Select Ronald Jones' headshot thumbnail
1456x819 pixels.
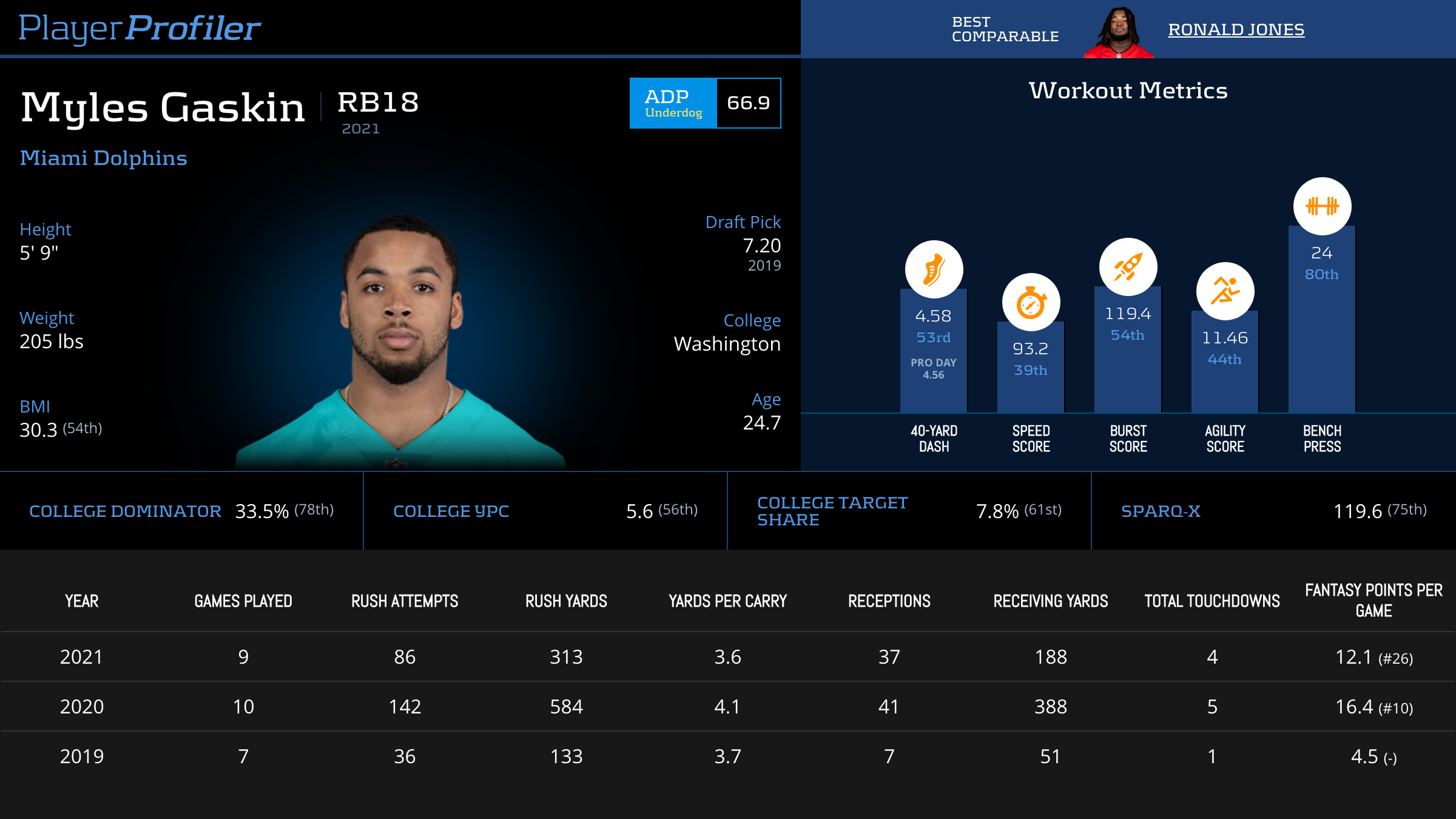point(1119,32)
